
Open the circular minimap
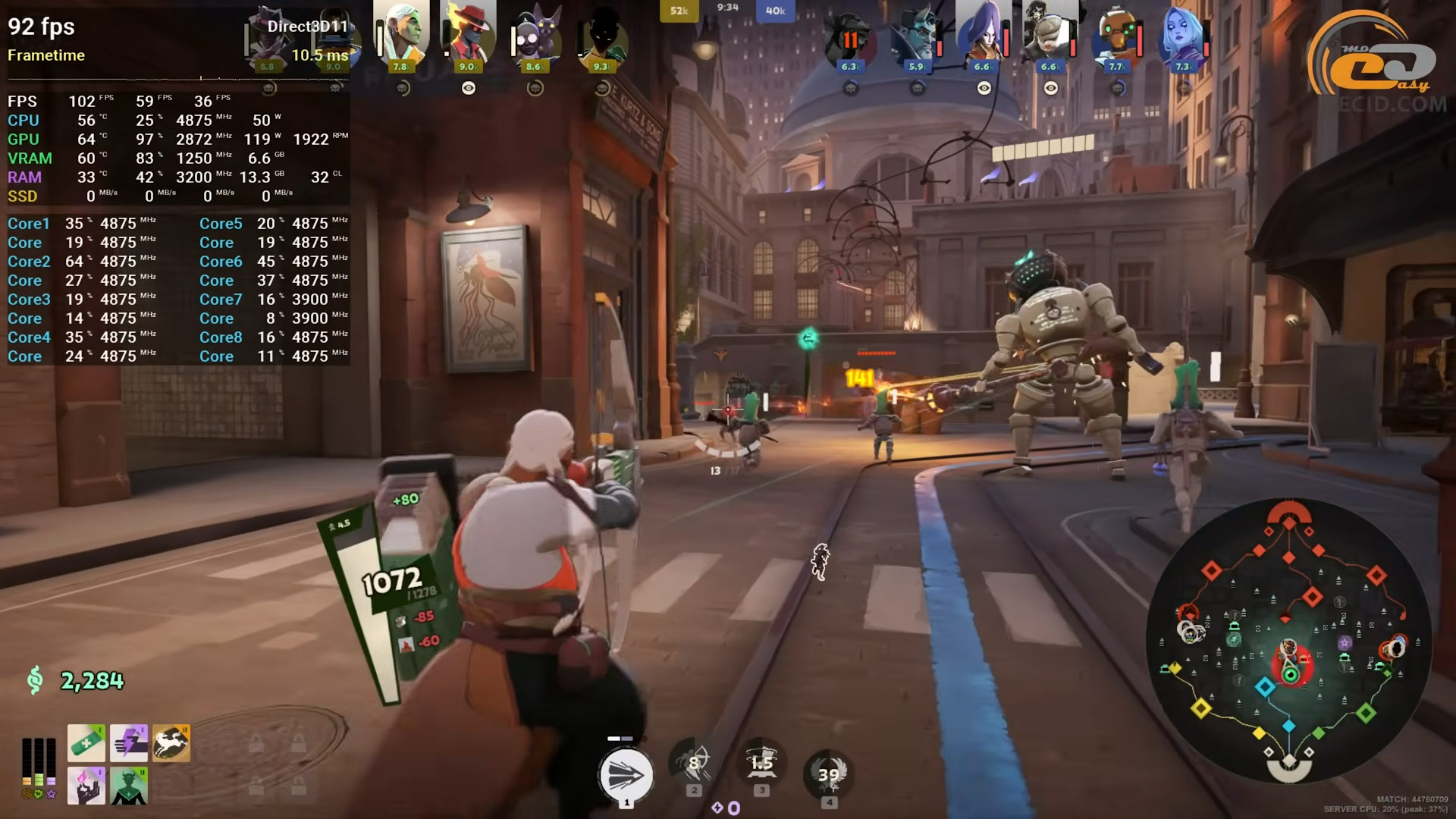pos(1289,641)
